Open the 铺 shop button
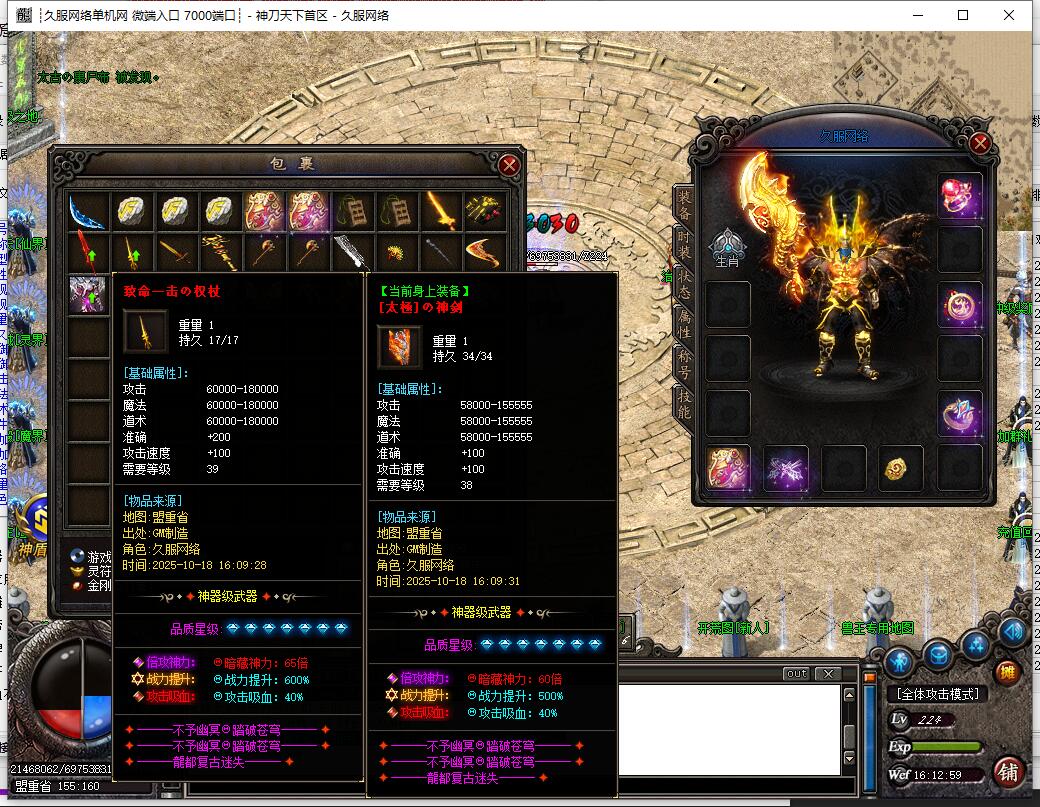 1008,771
